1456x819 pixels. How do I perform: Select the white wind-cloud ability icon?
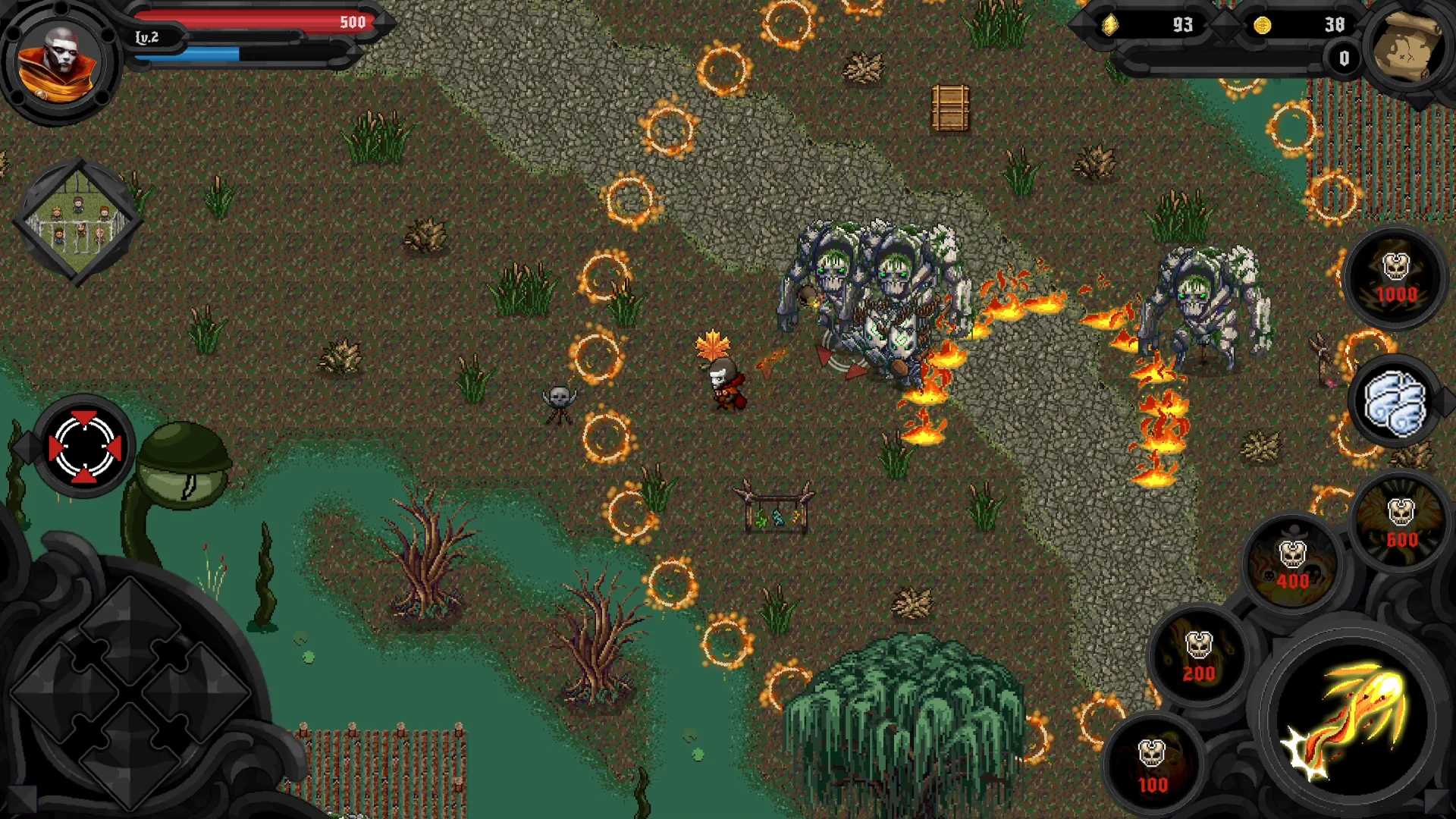tap(1393, 402)
